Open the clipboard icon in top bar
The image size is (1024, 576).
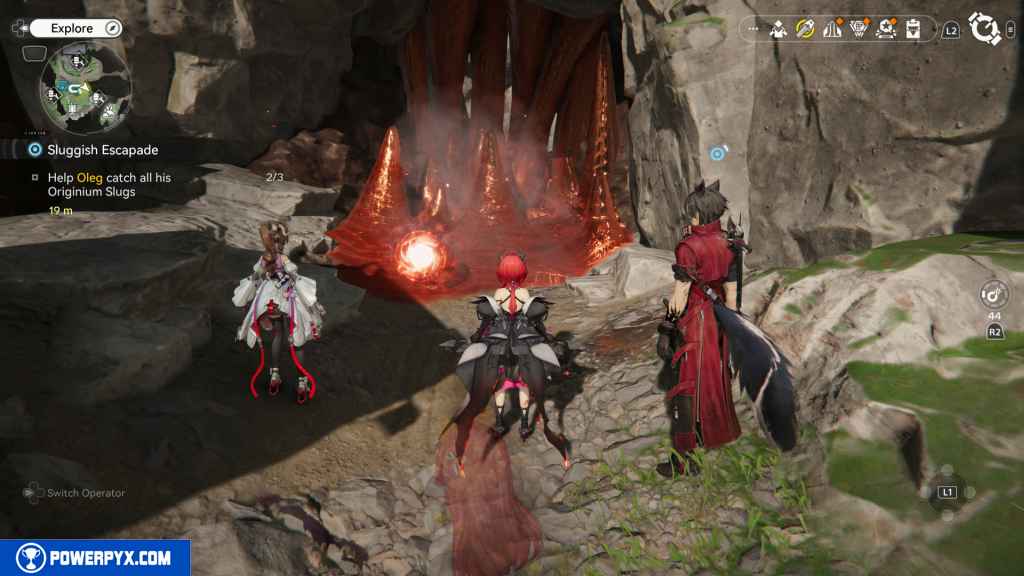coord(912,30)
